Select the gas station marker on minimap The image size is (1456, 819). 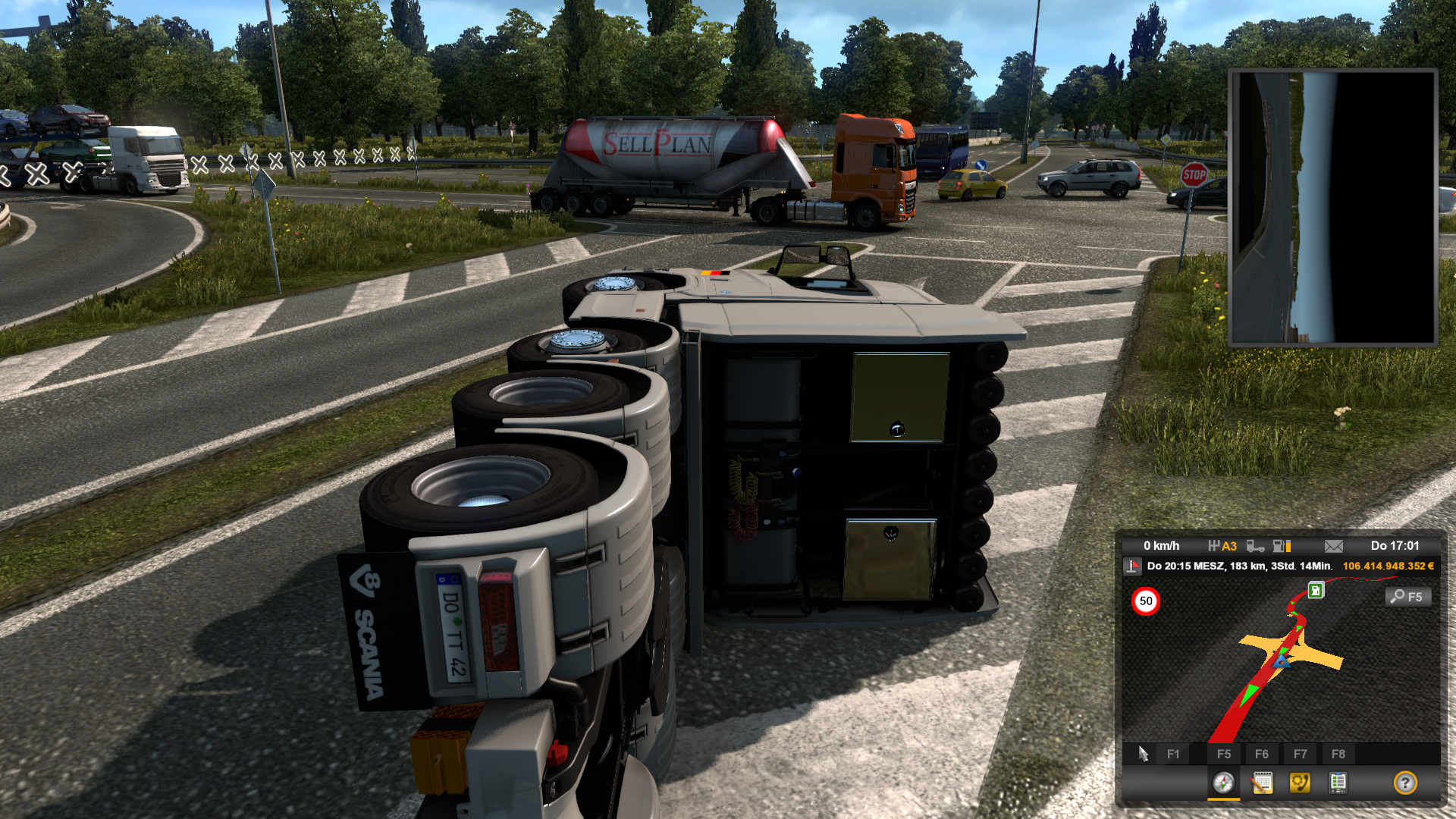click(1316, 591)
